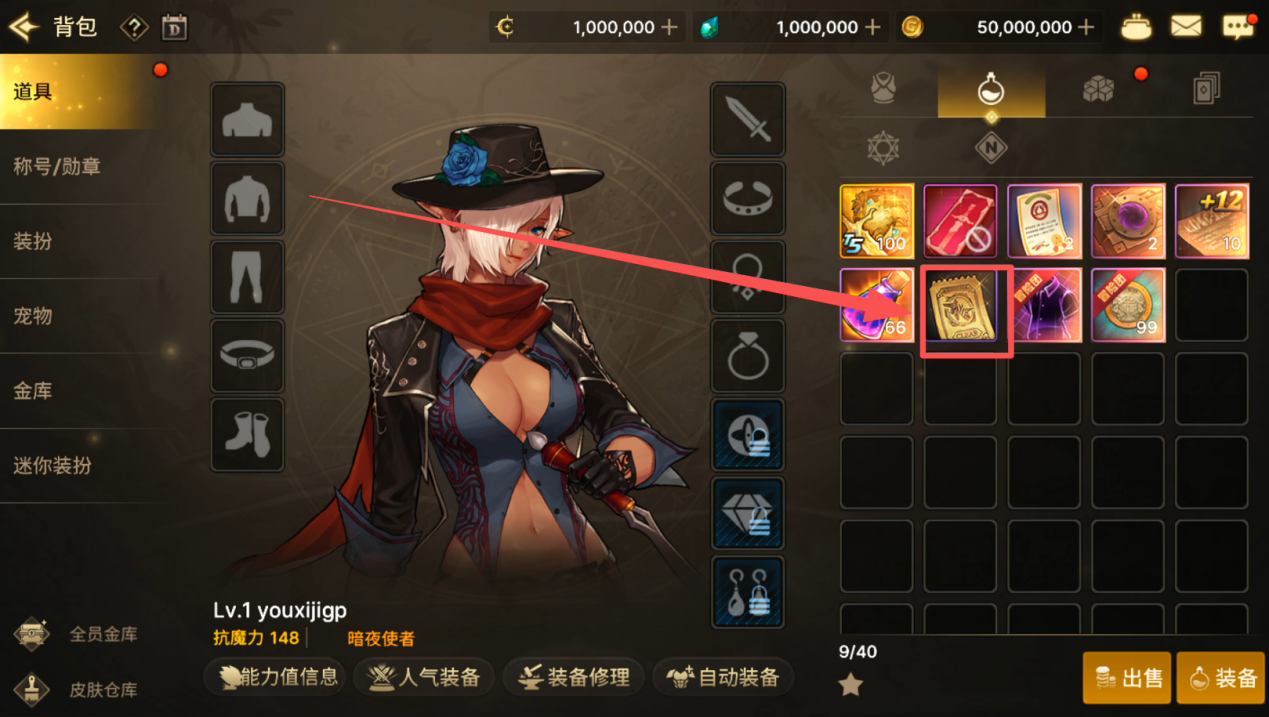The width and height of the screenshot is (1269, 717).
Task: Open the 迷你装扮 section
Action: [x=52, y=466]
